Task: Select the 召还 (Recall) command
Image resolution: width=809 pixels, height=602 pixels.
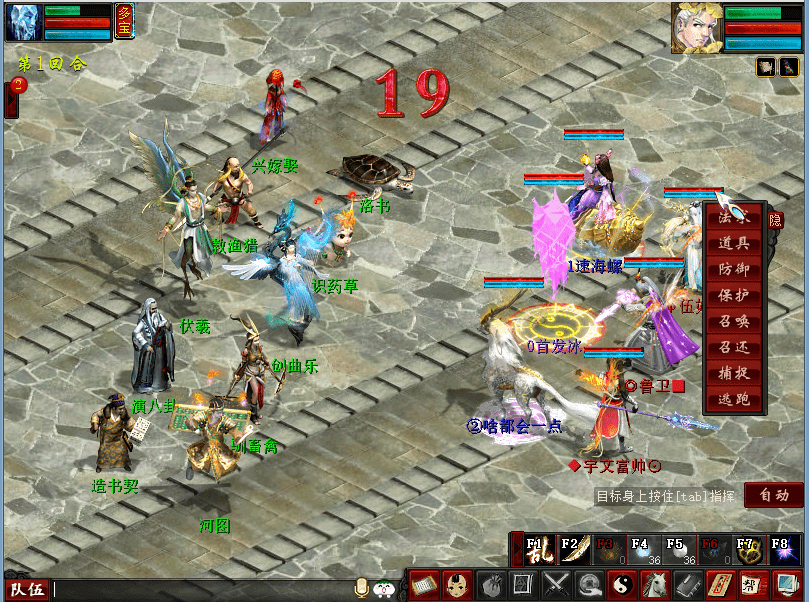Action: click(734, 347)
